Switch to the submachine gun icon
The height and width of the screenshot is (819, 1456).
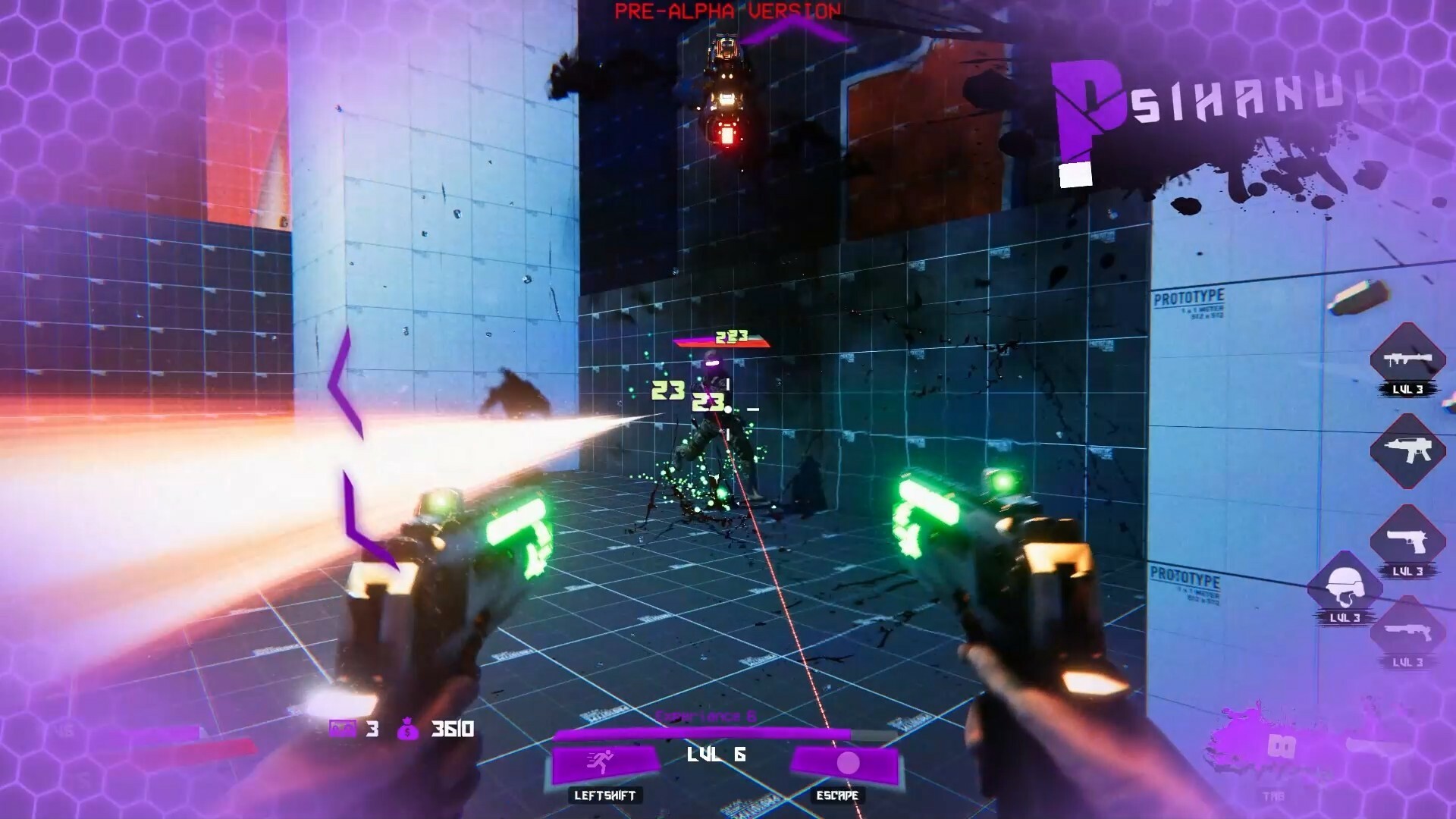(1407, 450)
